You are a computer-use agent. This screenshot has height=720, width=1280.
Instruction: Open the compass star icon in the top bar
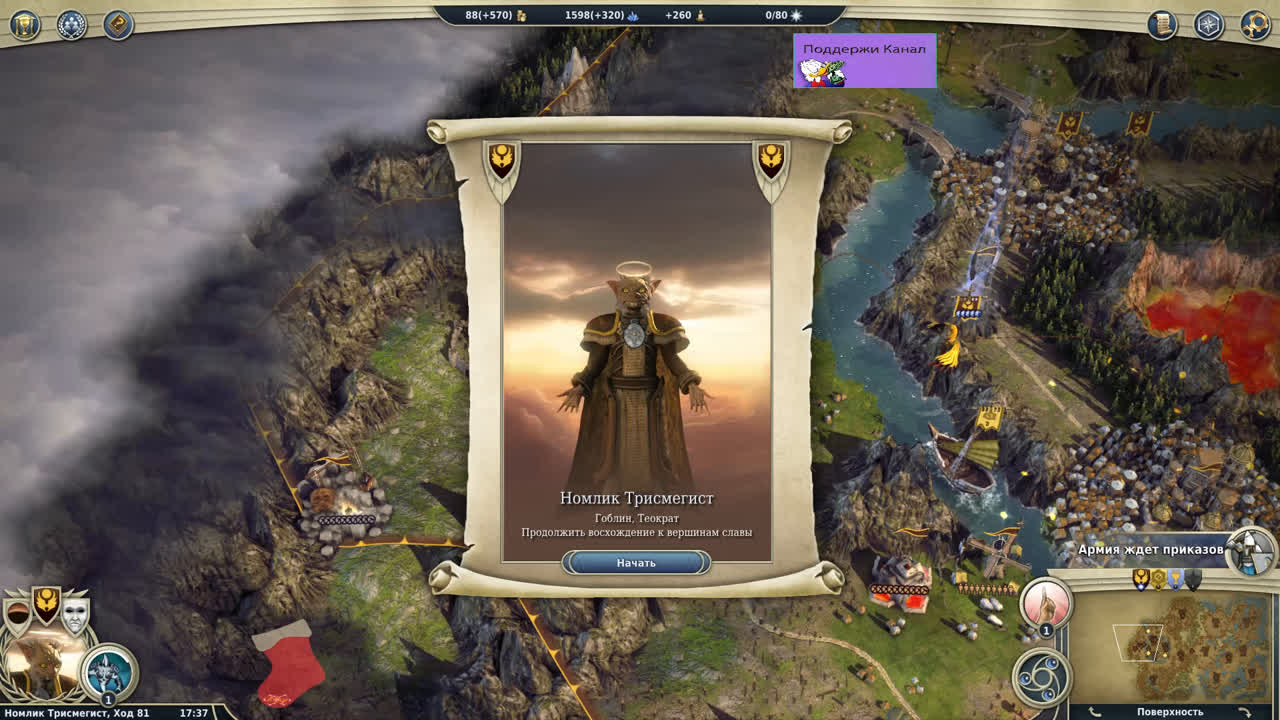coord(1209,25)
